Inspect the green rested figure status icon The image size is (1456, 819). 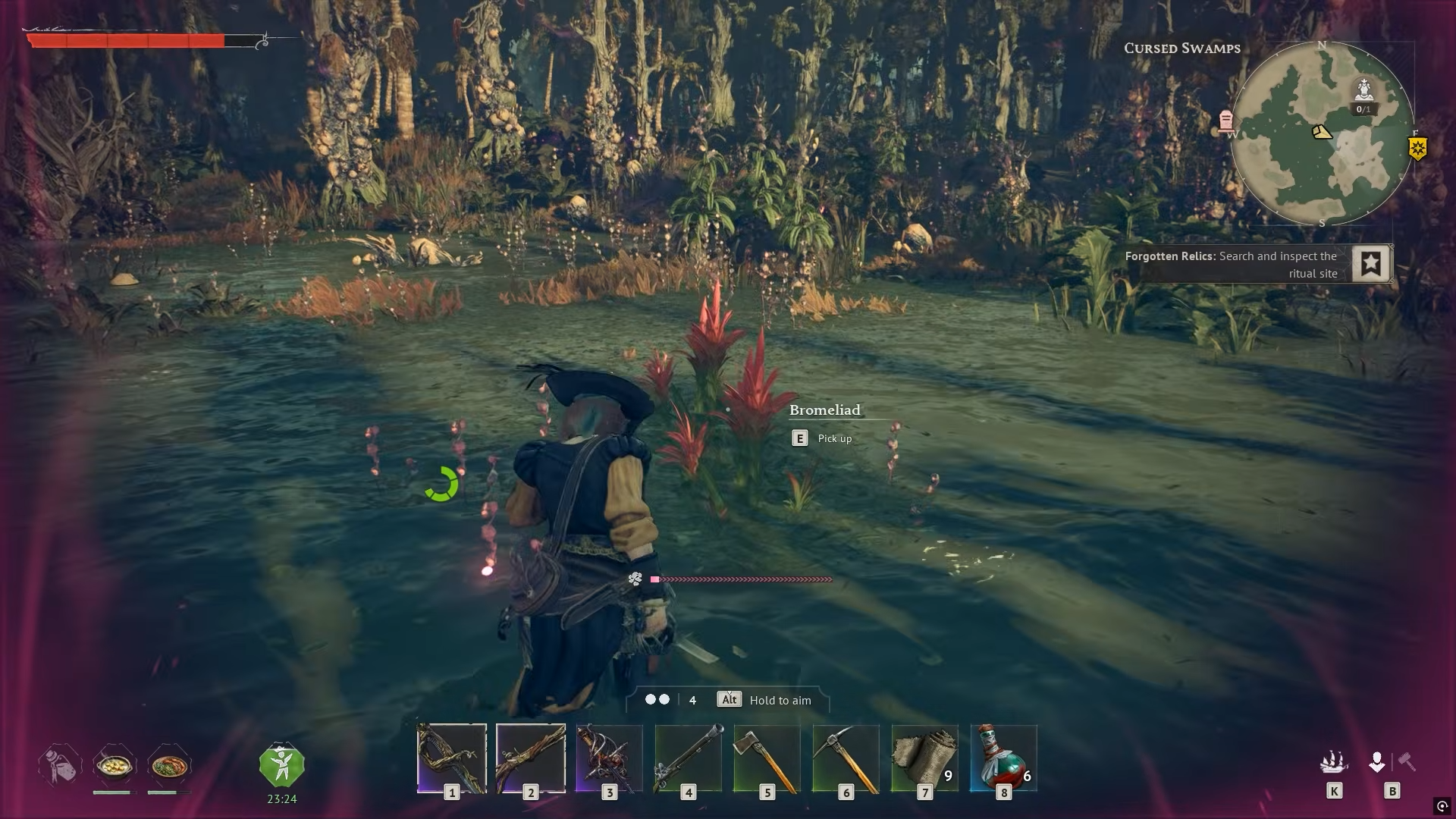pos(281,766)
